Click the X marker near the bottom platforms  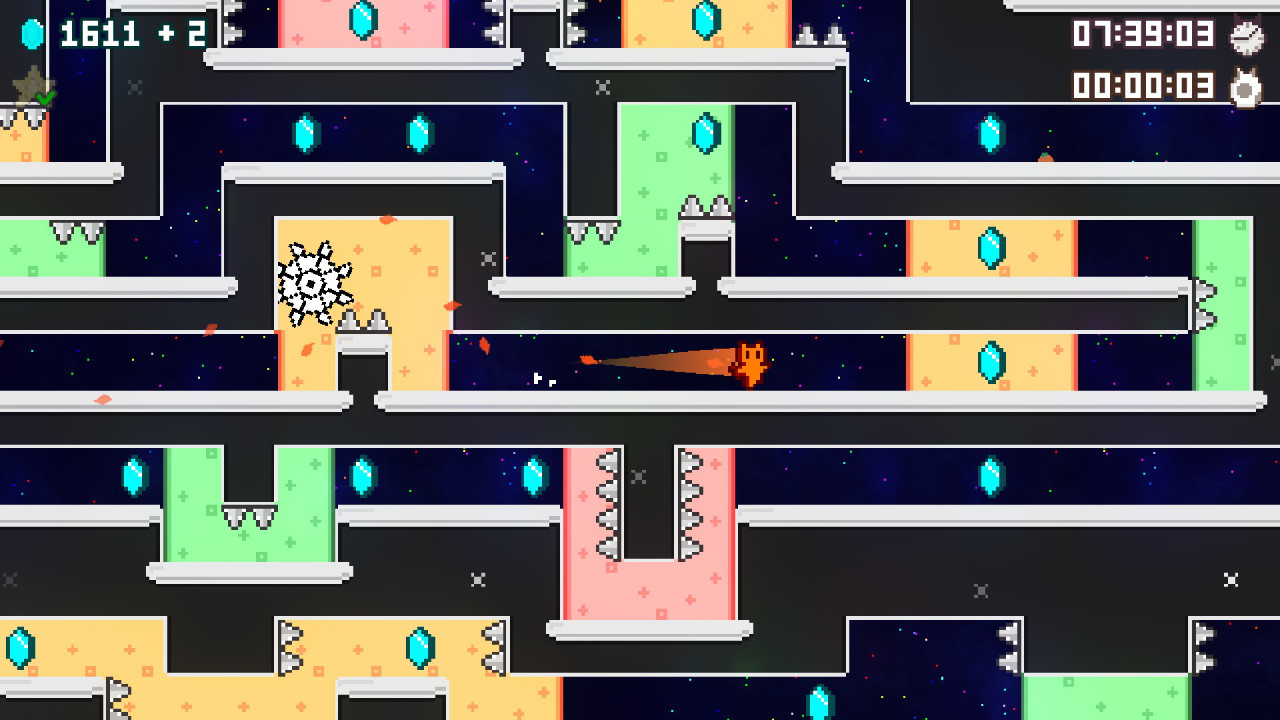tap(477, 577)
